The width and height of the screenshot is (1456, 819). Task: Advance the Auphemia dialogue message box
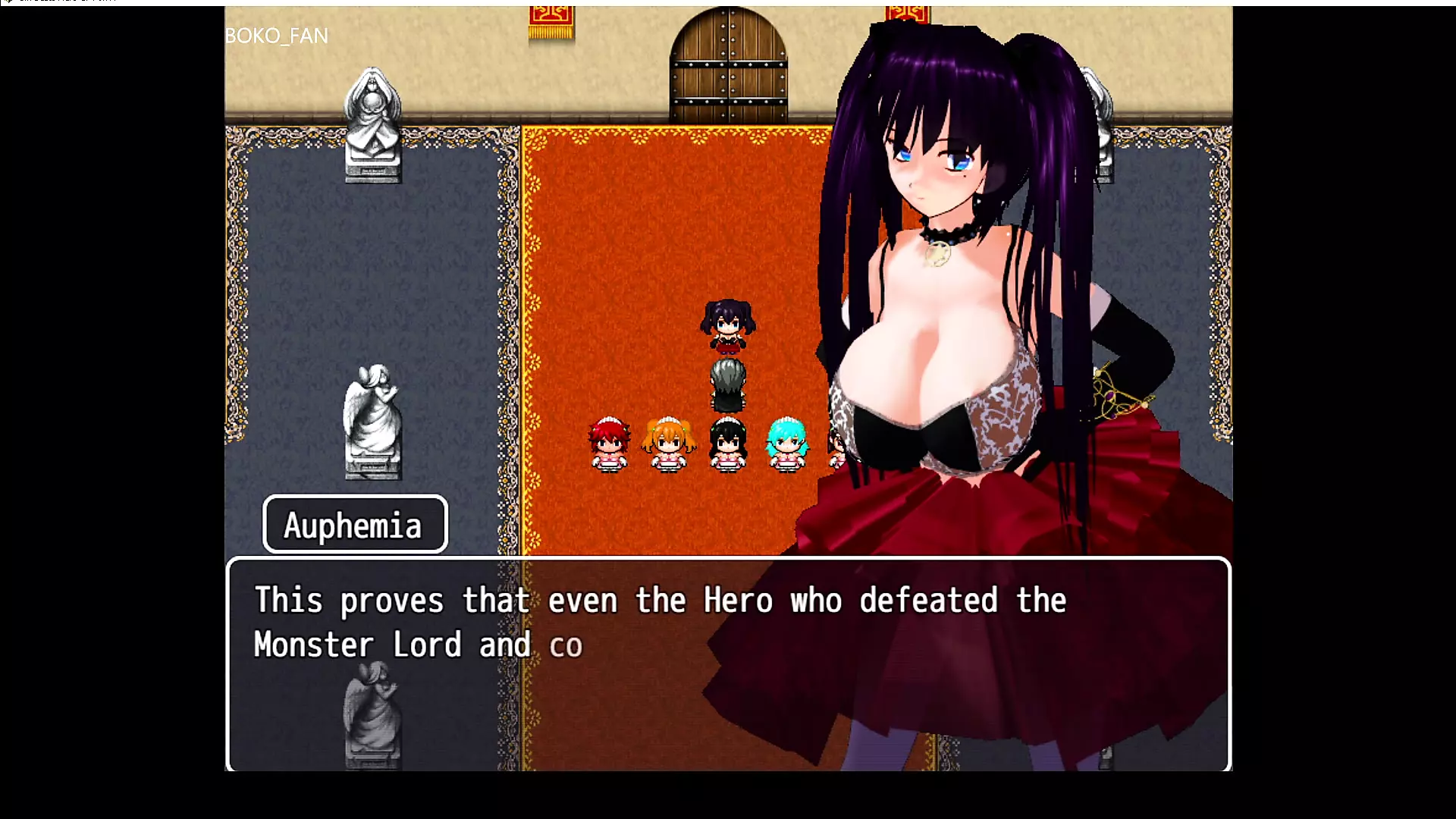[x=728, y=664]
